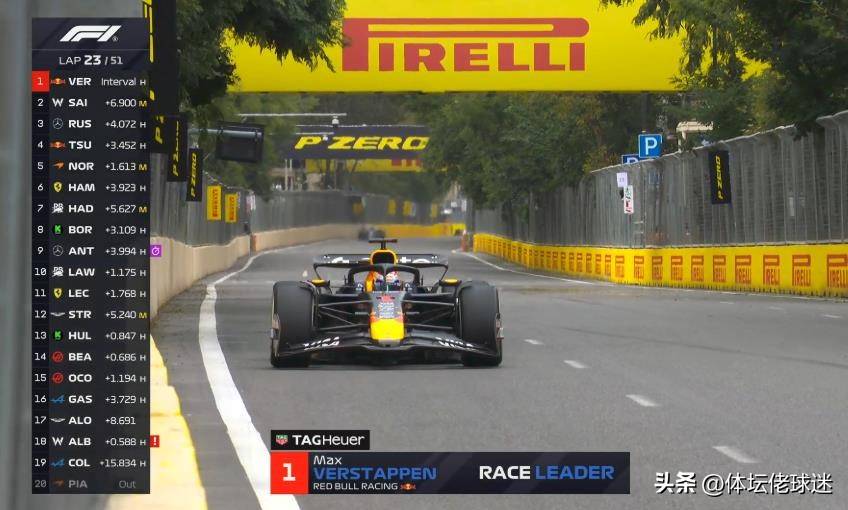The height and width of the screenshot is (510, 848).
Task: Select VER row in timing tower
Action: pos(90,81)
